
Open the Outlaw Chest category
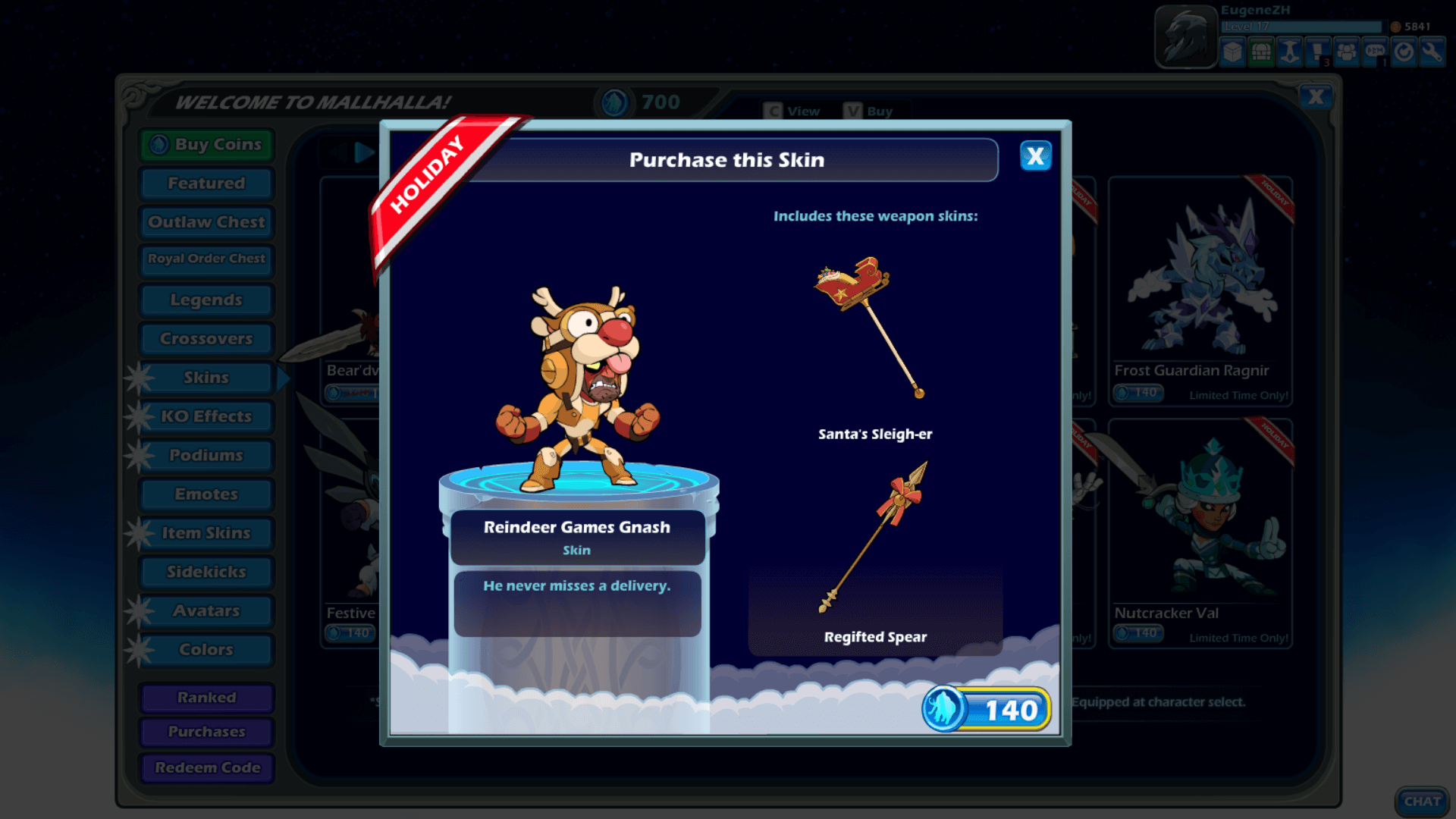click(206, 222)
